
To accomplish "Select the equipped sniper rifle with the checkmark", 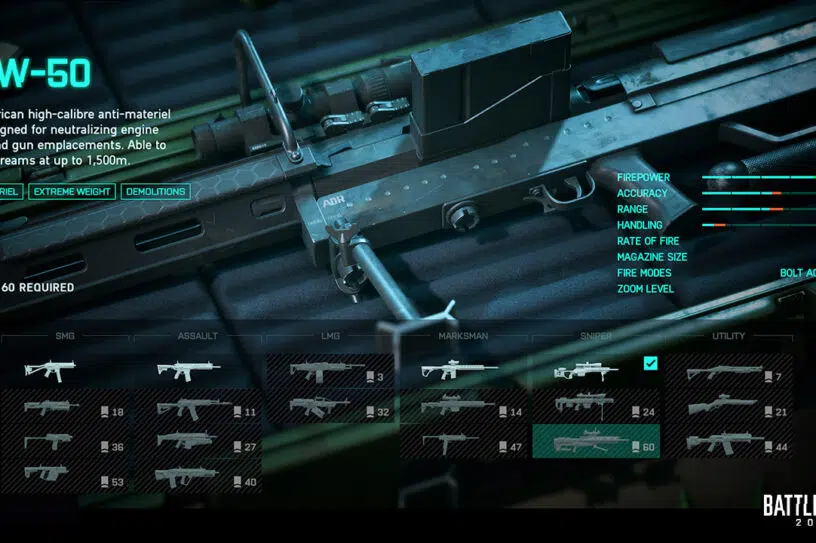I will [x=596, y=372].
